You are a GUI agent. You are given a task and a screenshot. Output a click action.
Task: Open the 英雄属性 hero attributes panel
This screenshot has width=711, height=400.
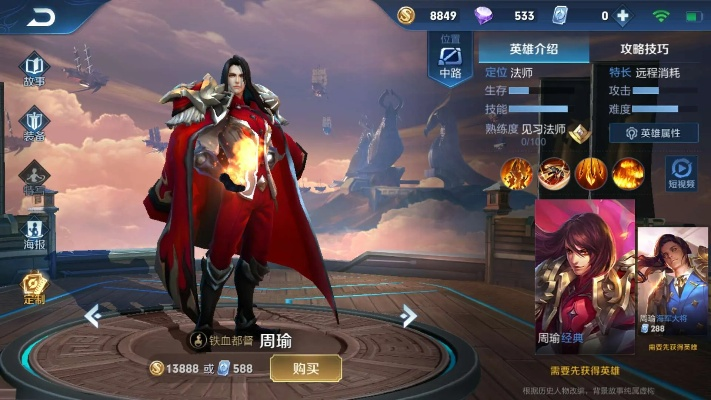point(653,132)
